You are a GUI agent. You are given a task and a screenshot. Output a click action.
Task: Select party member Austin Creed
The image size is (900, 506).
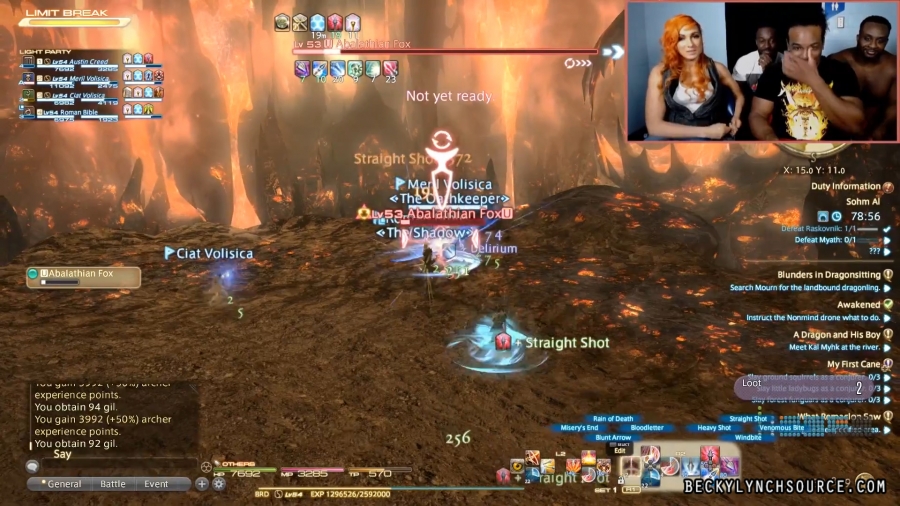click(x=76, y=61)
